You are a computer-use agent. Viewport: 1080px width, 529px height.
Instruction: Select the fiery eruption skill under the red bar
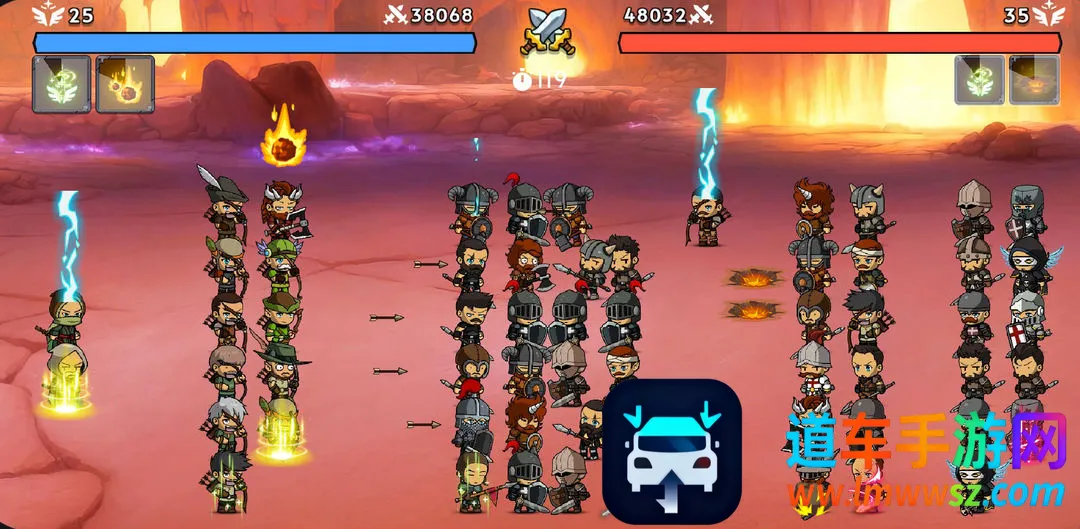[x=1034, y=80]
